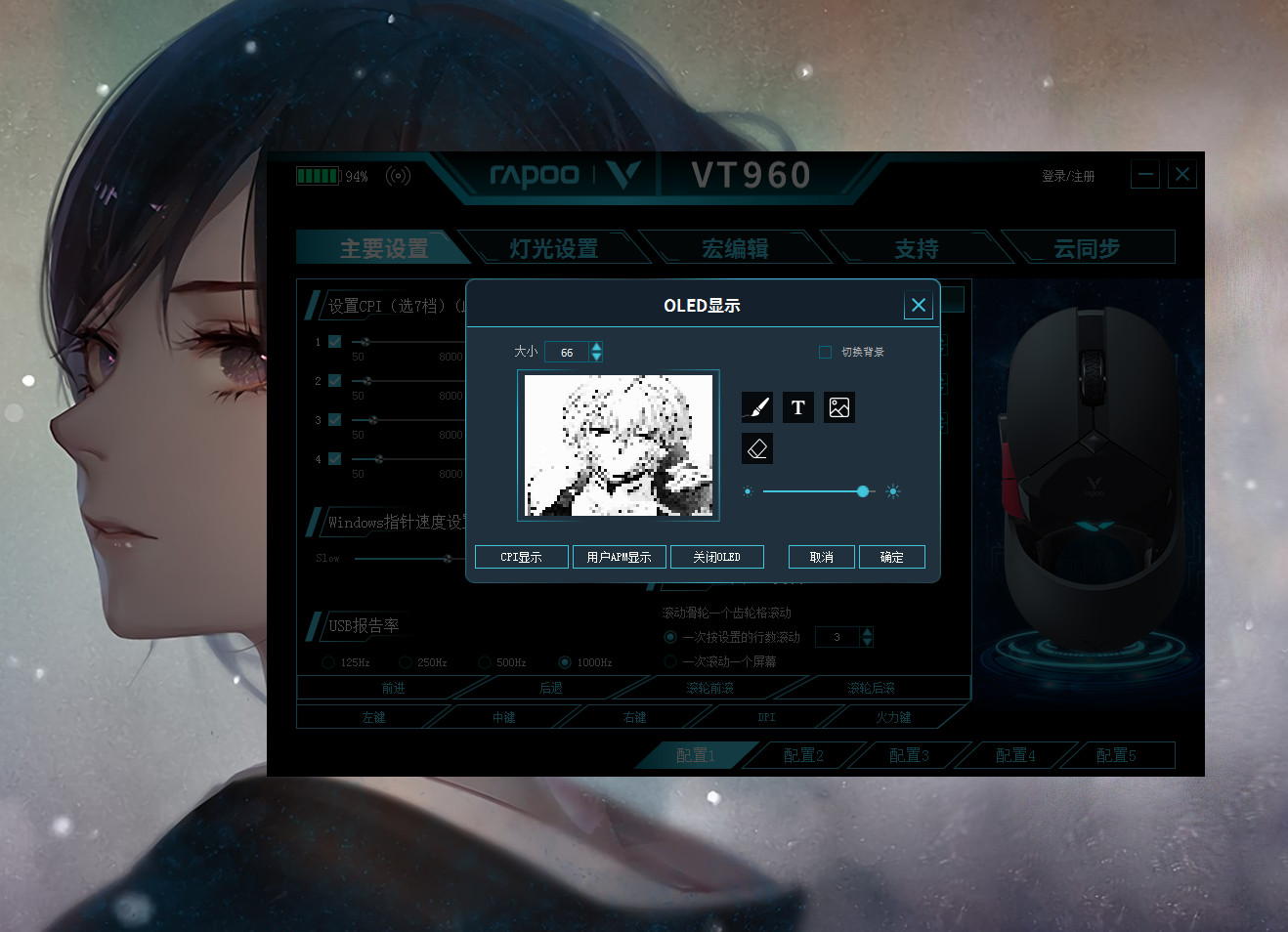Click the pixelated OLED image preview
Image resolution: width=1288 pixels, height=932 pixels.
click(x=620, y=445)
